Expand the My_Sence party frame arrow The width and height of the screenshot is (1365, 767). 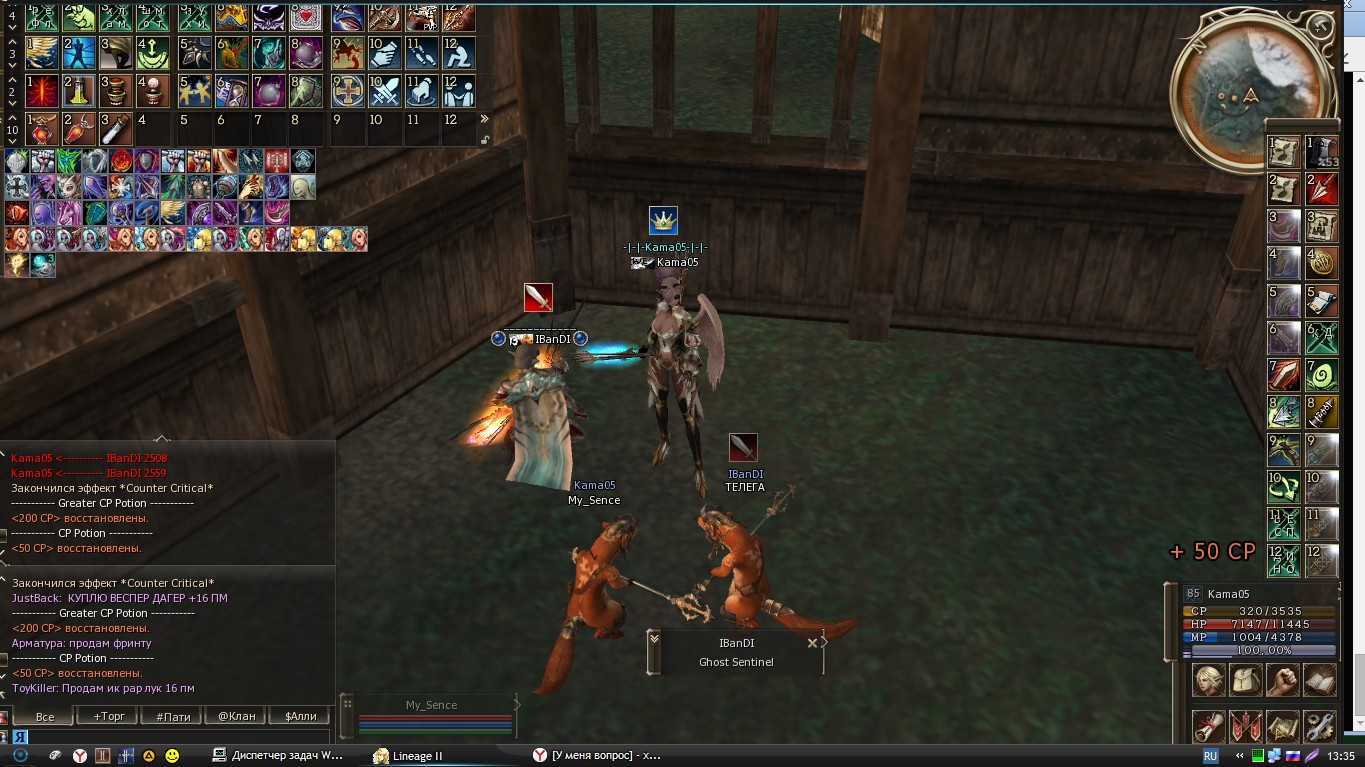point(518,707)
